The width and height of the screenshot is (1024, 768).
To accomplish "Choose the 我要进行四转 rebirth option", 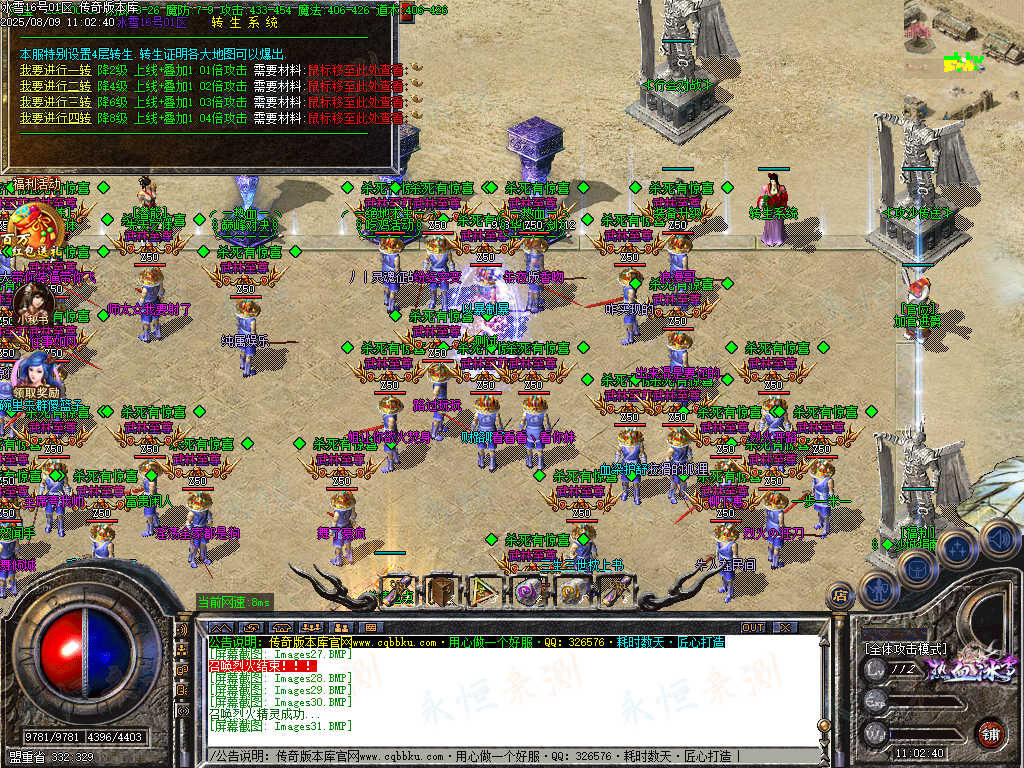I will tap(55, 118).
